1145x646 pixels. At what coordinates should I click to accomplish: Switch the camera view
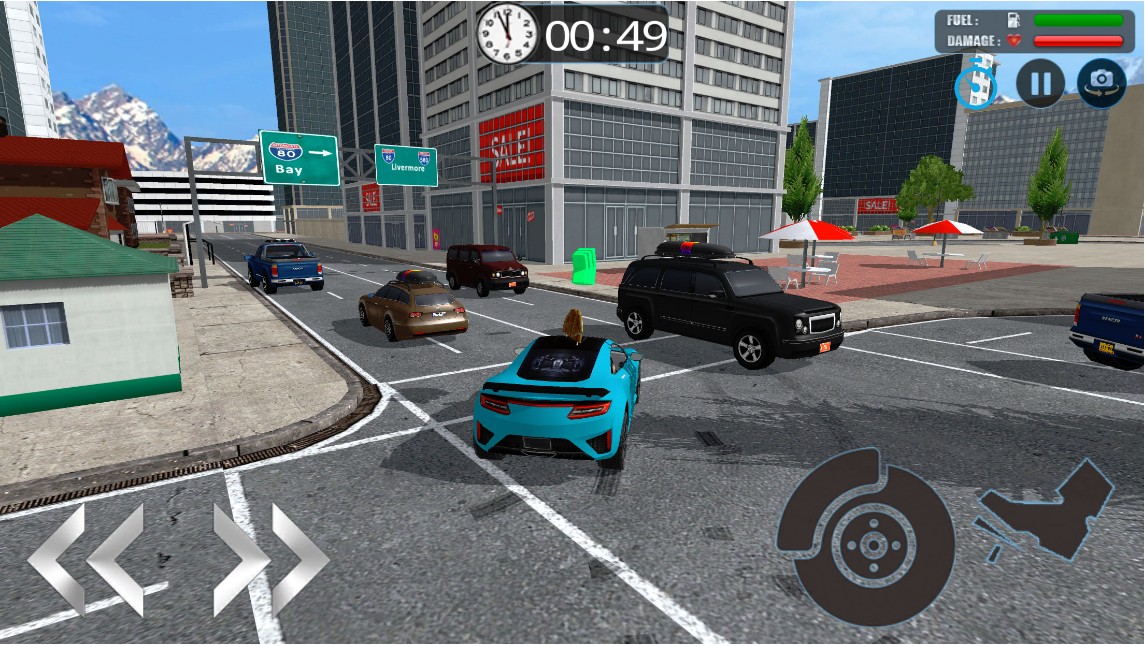coord(1101,83)
